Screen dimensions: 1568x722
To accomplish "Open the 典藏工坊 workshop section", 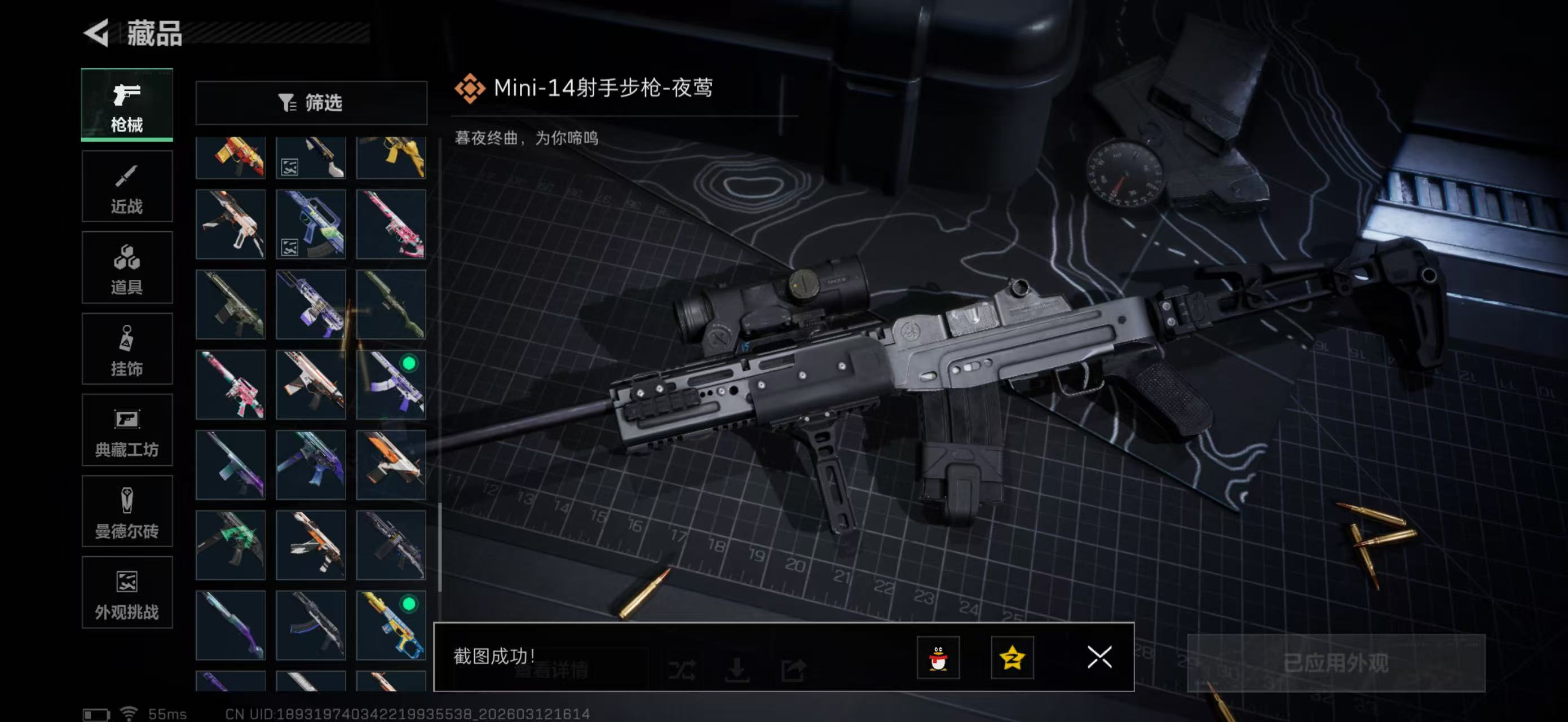I will (x=127, y=430).
